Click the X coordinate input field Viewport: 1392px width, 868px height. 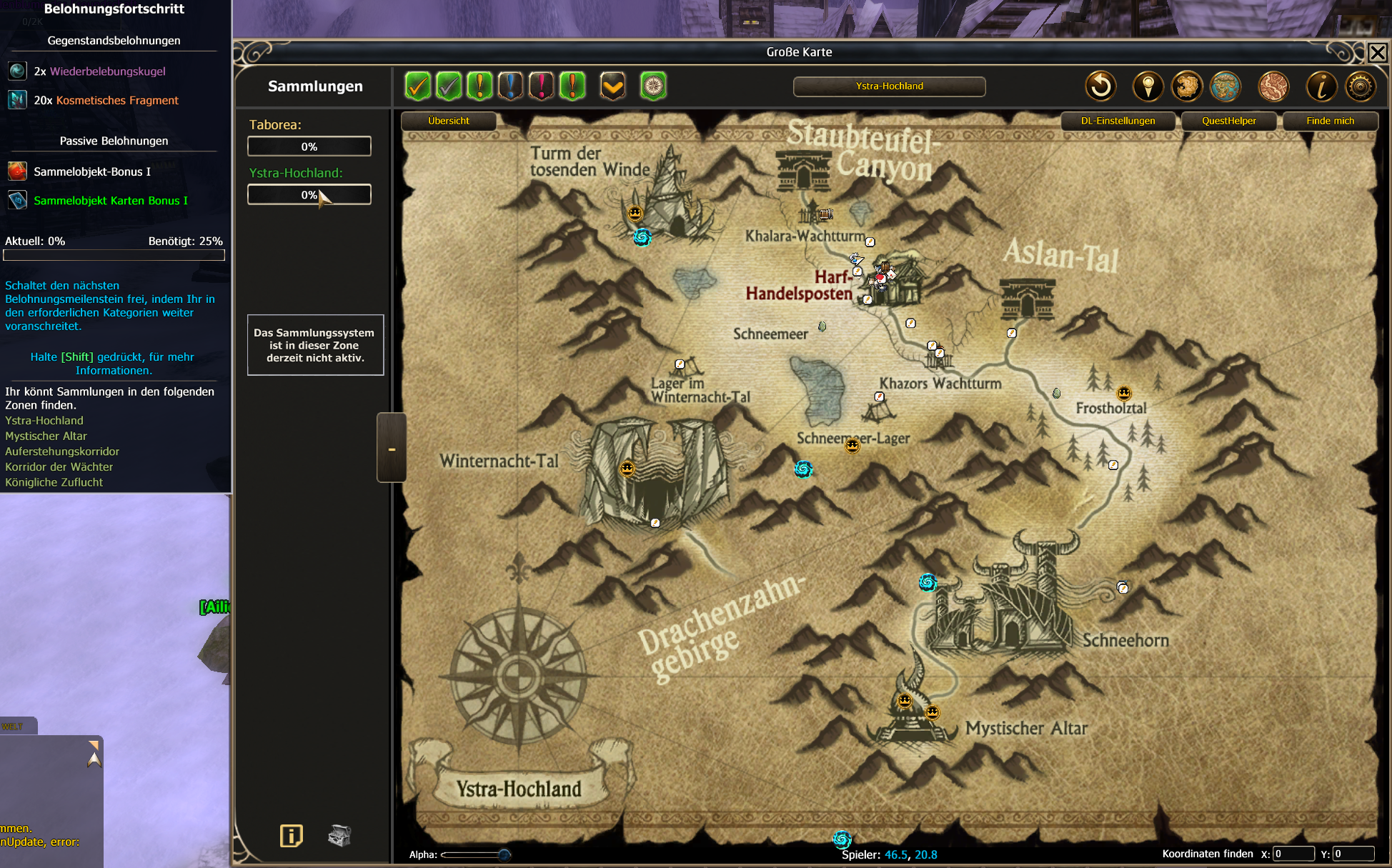1293,854
